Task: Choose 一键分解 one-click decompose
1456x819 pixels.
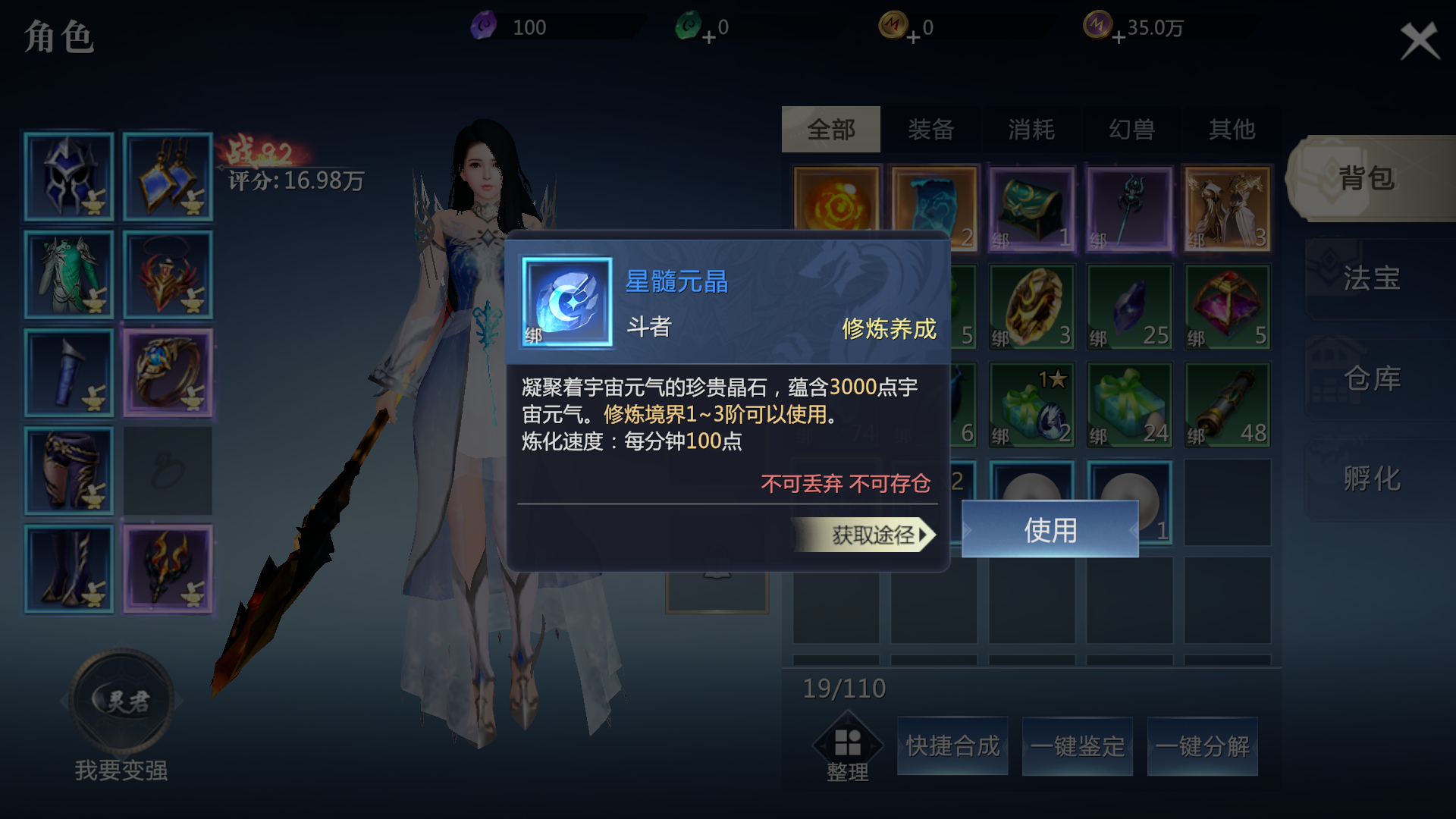Action: (x=1202, y=746)
